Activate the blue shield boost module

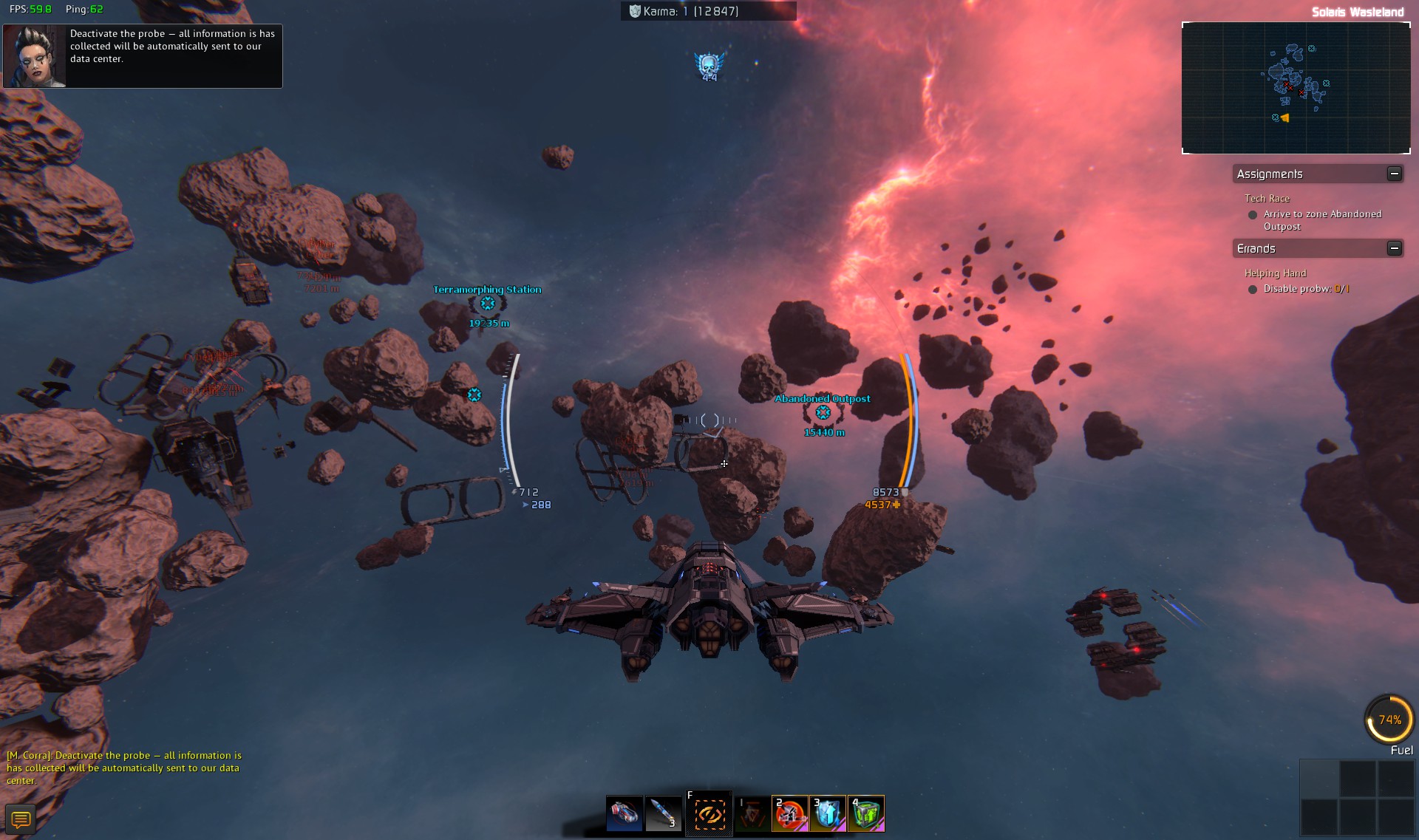pos(828,814)
